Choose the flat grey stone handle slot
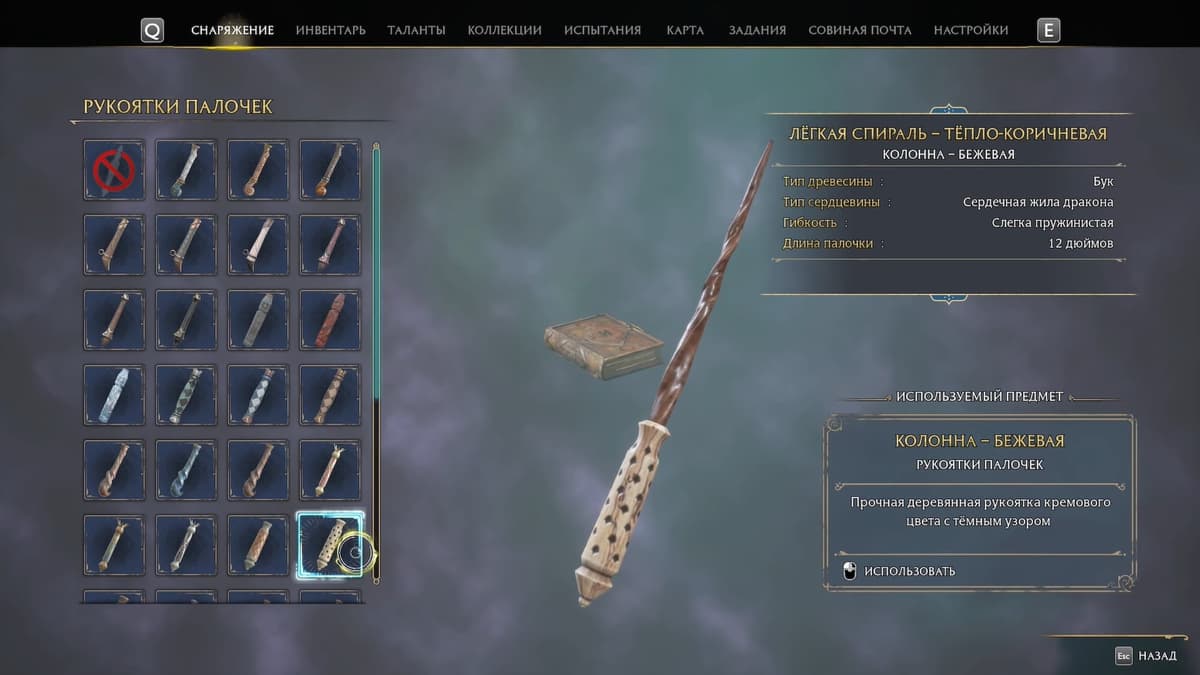The image size is (1200, 675). point(258,320)
